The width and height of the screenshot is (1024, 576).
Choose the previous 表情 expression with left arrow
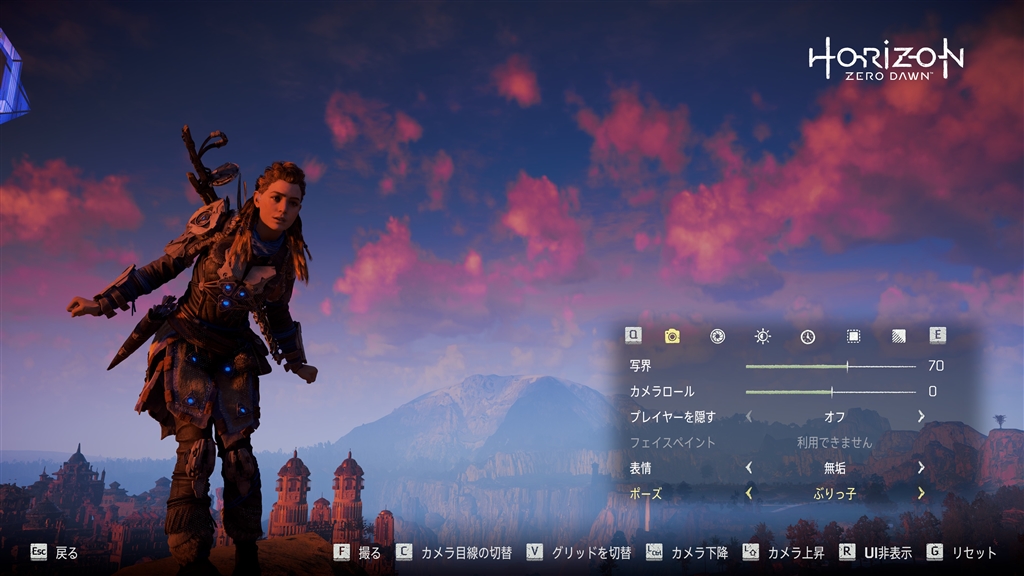[749, 467]
